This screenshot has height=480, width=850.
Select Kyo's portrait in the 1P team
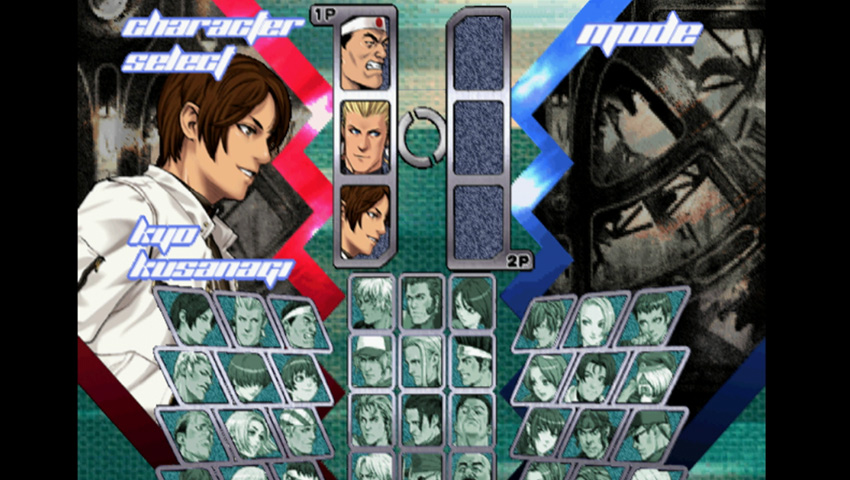point(364,219)
